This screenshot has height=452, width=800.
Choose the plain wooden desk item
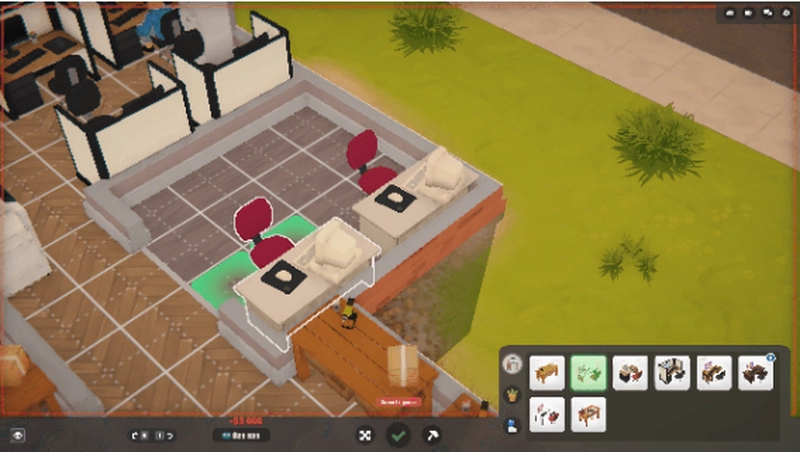547,372
